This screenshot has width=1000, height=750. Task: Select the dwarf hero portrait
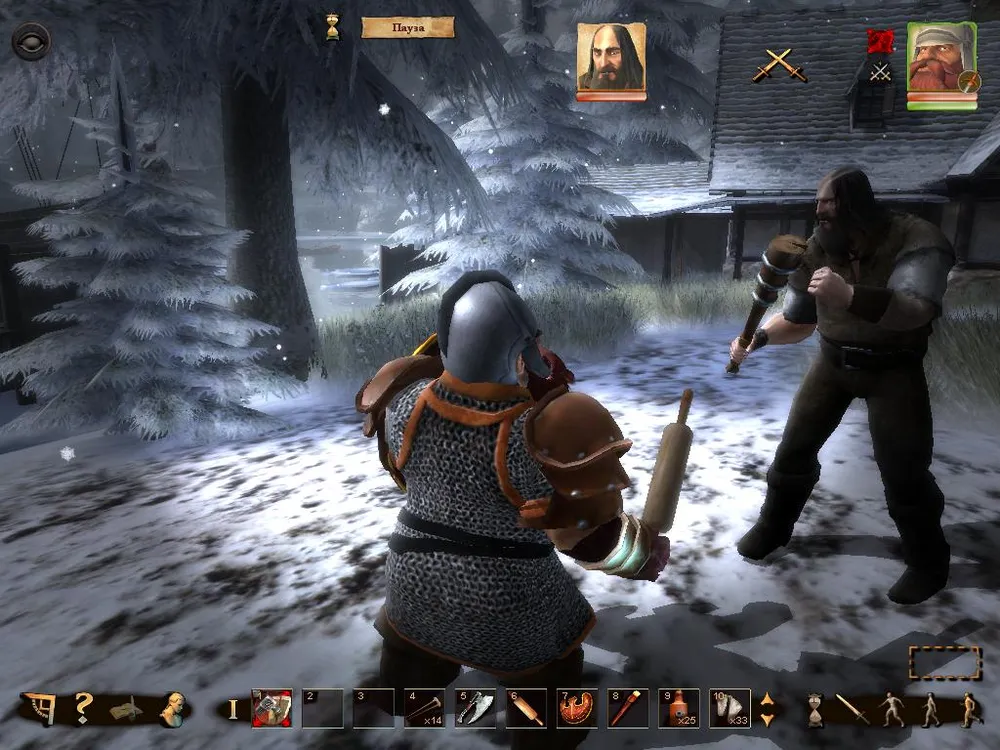(941, 61)
